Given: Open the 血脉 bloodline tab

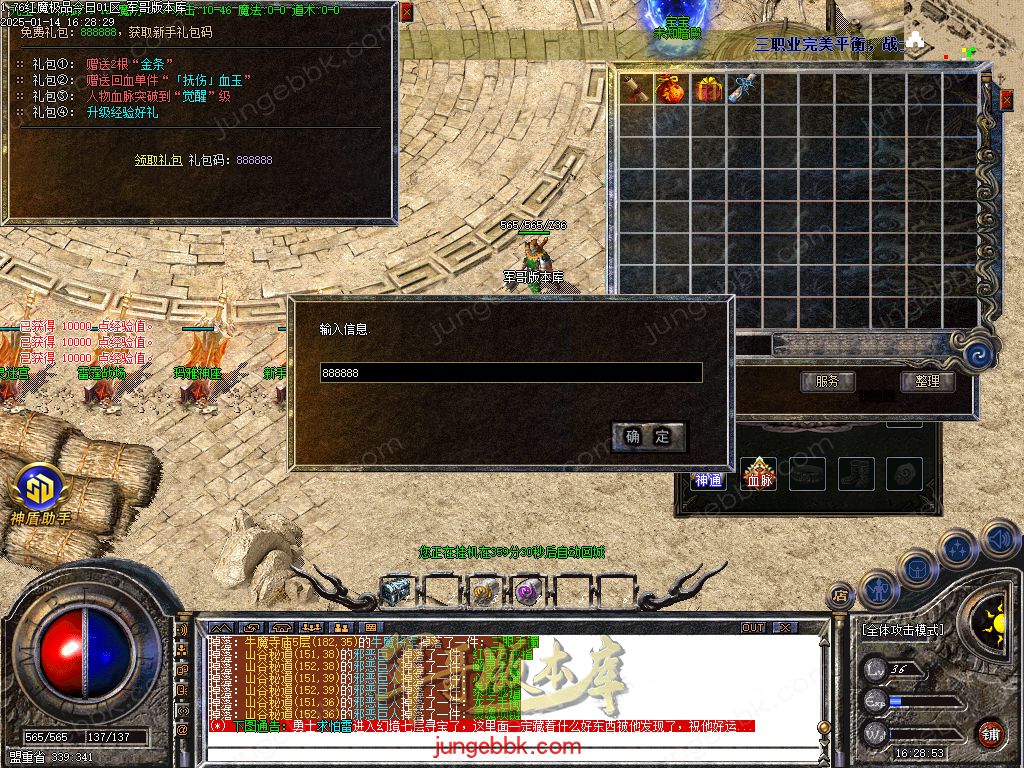Looking at the screenshot, I should tap(759, 473).
